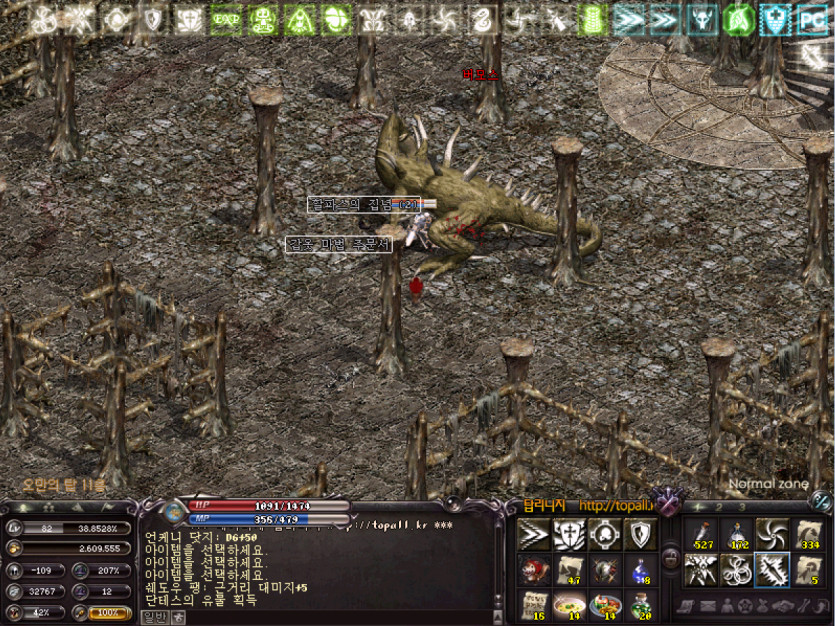The image size is (835, 626).
Task: Use the green potion stack of 20
Action: (641, 605)
